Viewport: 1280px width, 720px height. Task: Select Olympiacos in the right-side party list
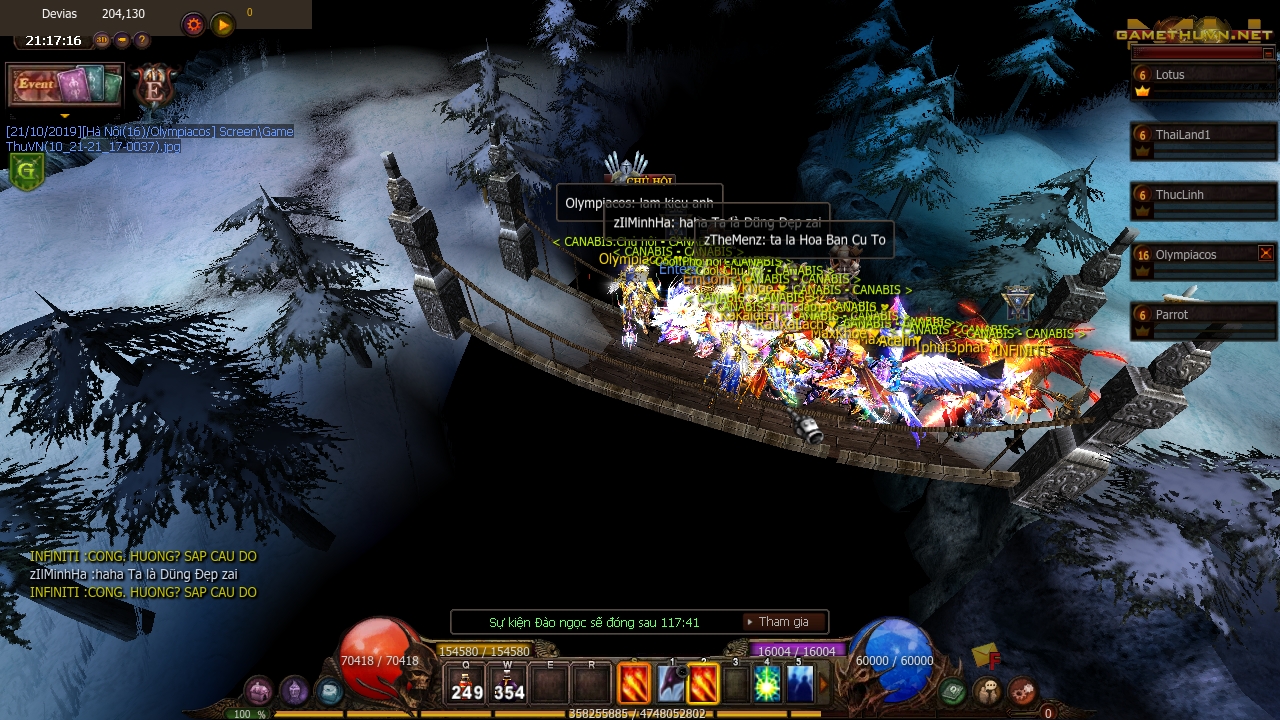pyautogui.click(x=1187, y=255)
